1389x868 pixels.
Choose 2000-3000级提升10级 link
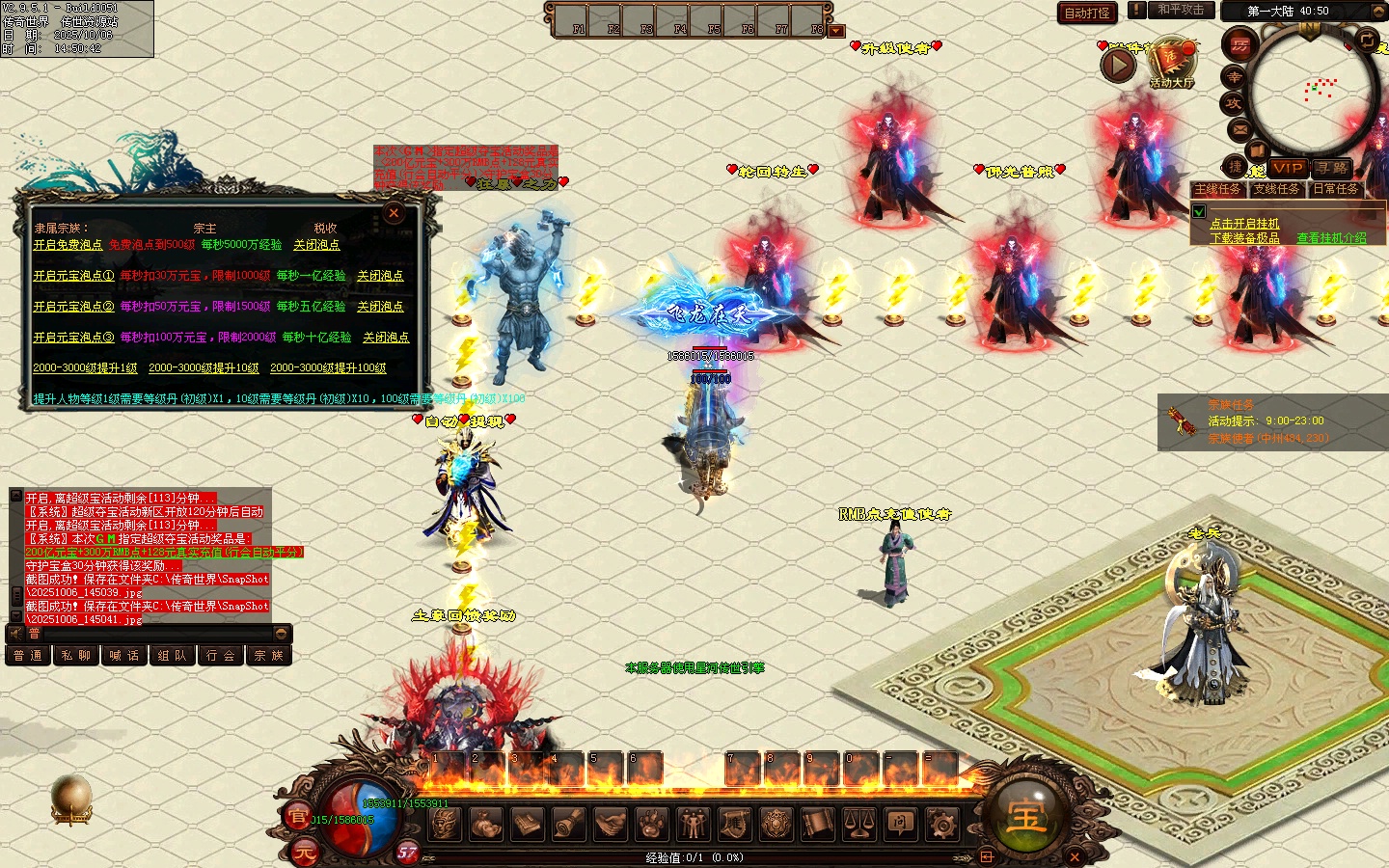pyautogui.click(x=204, y=368)
